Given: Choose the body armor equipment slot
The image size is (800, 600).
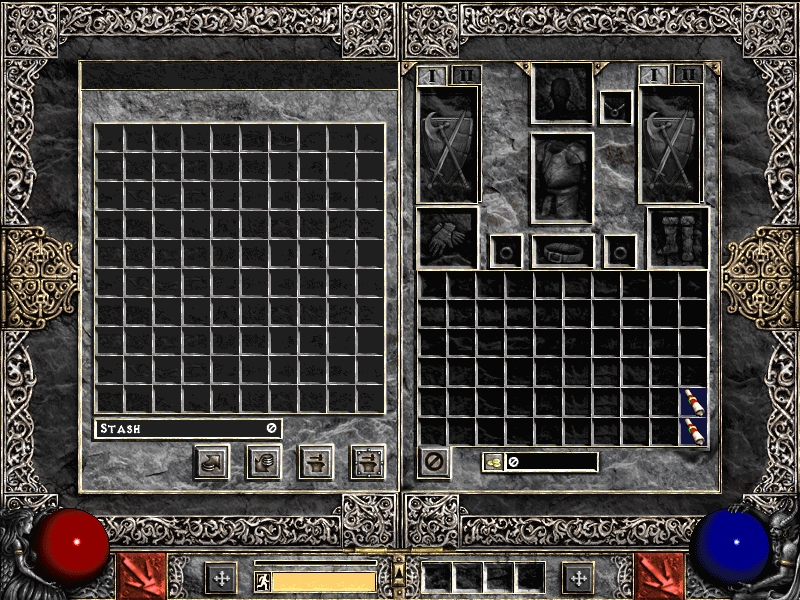Looking at the screenshot, I should point(562,178).
